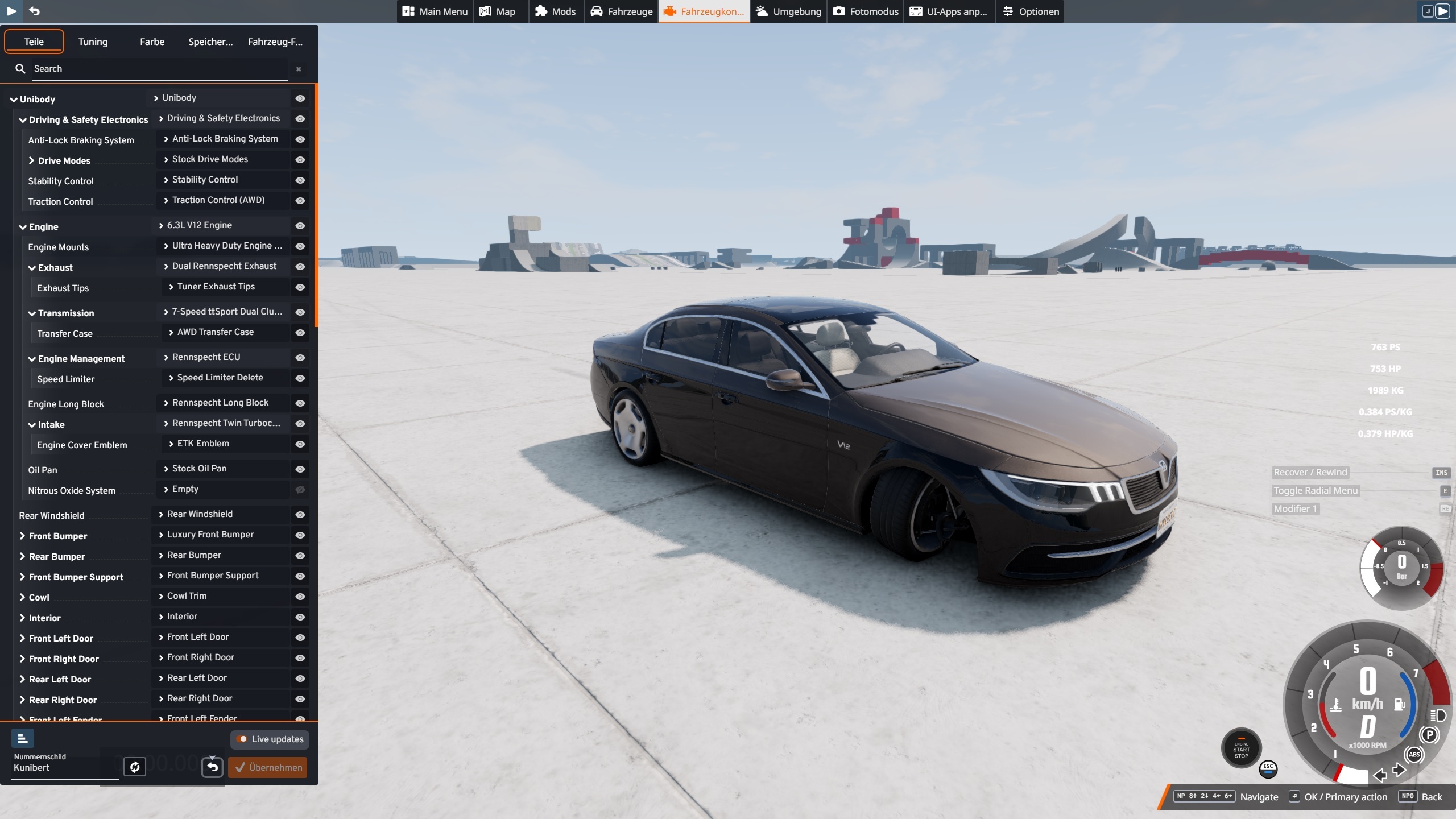Viewport: 1456px width, 819px height.
Task: Toggle the Live updates switch
Action: click(x=243, y=739)
